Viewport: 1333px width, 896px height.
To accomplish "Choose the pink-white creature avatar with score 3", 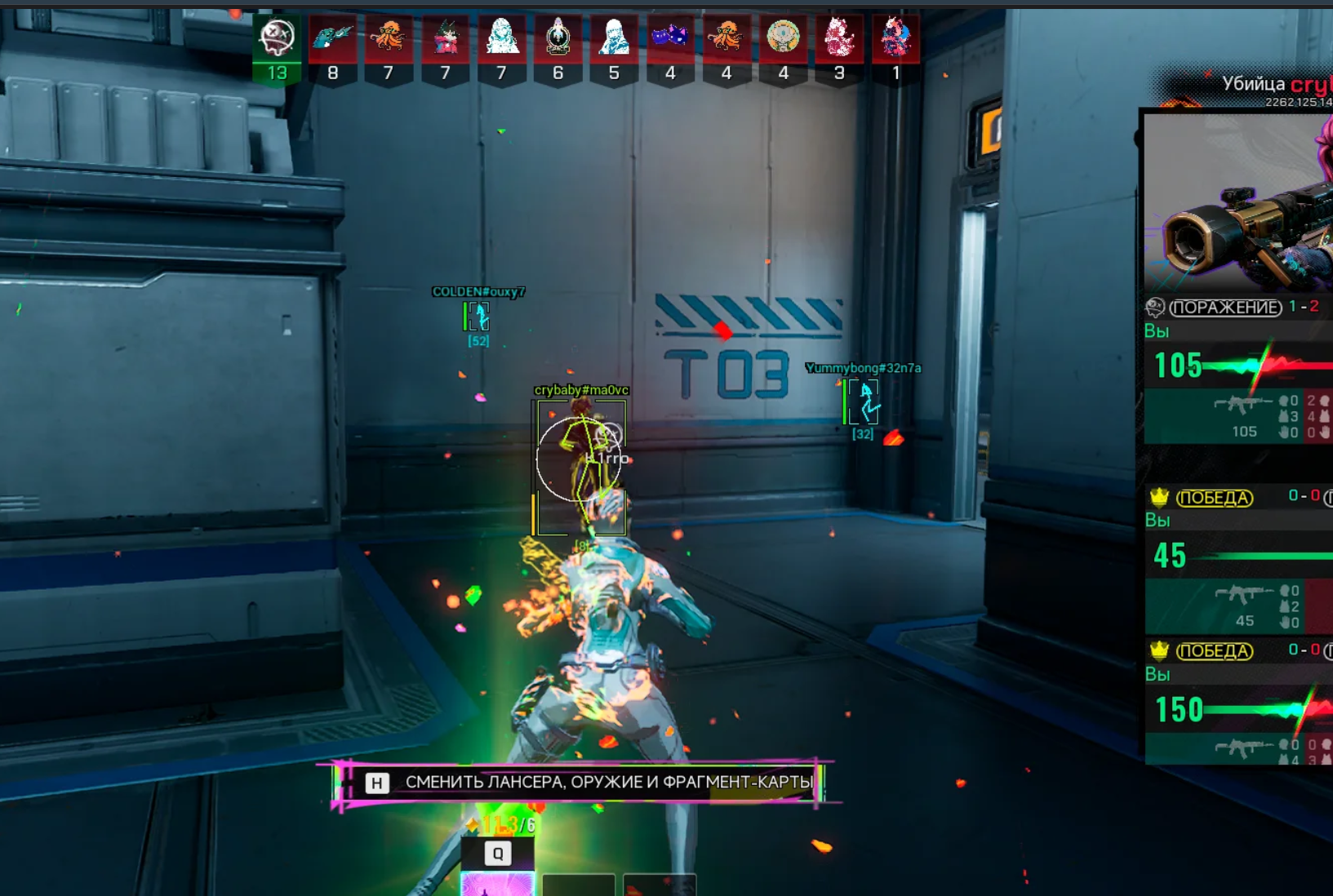I will point(839,38).
